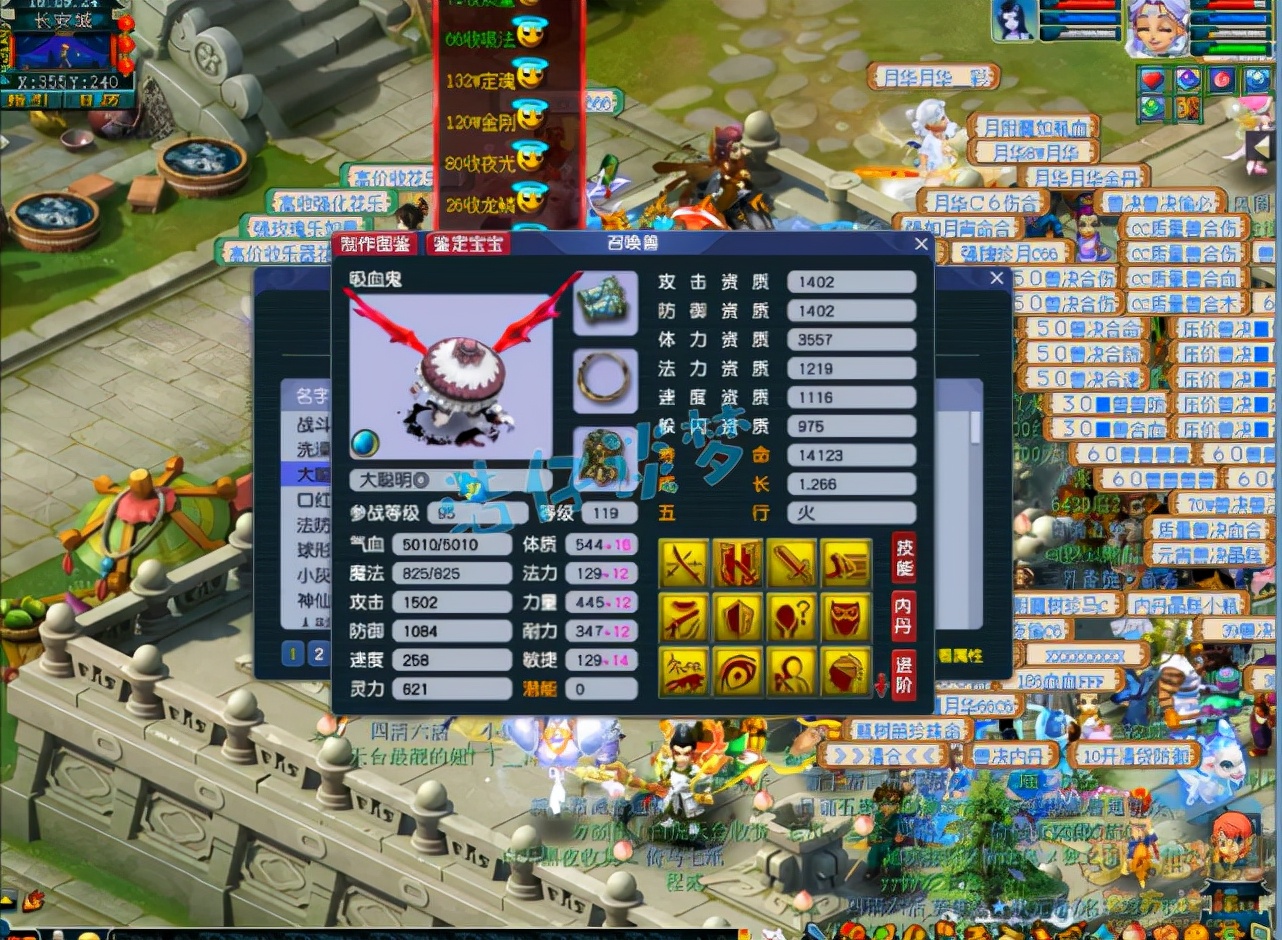Select the red mask skill icon
The height and width of the screenshot is (940, 1282).
click(846, 617)
